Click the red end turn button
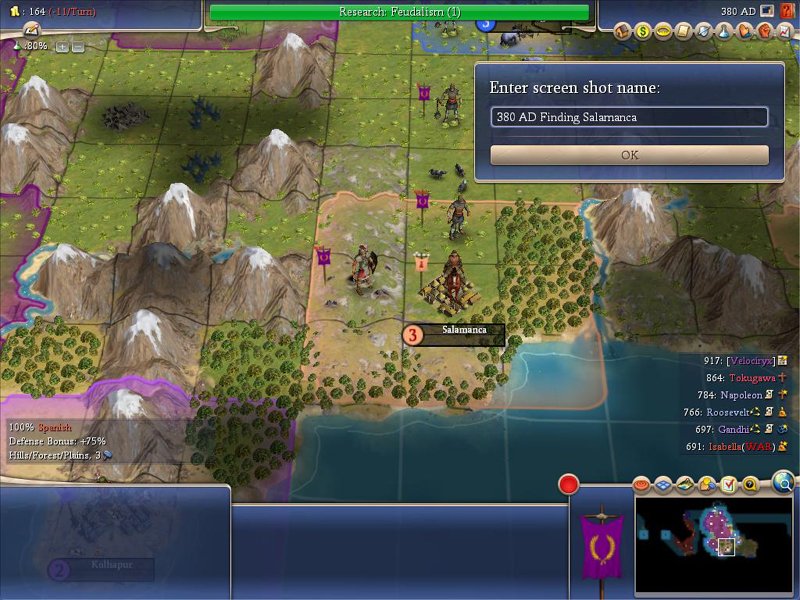The width and height of the screenshot is (800, 600). point(569,485)
